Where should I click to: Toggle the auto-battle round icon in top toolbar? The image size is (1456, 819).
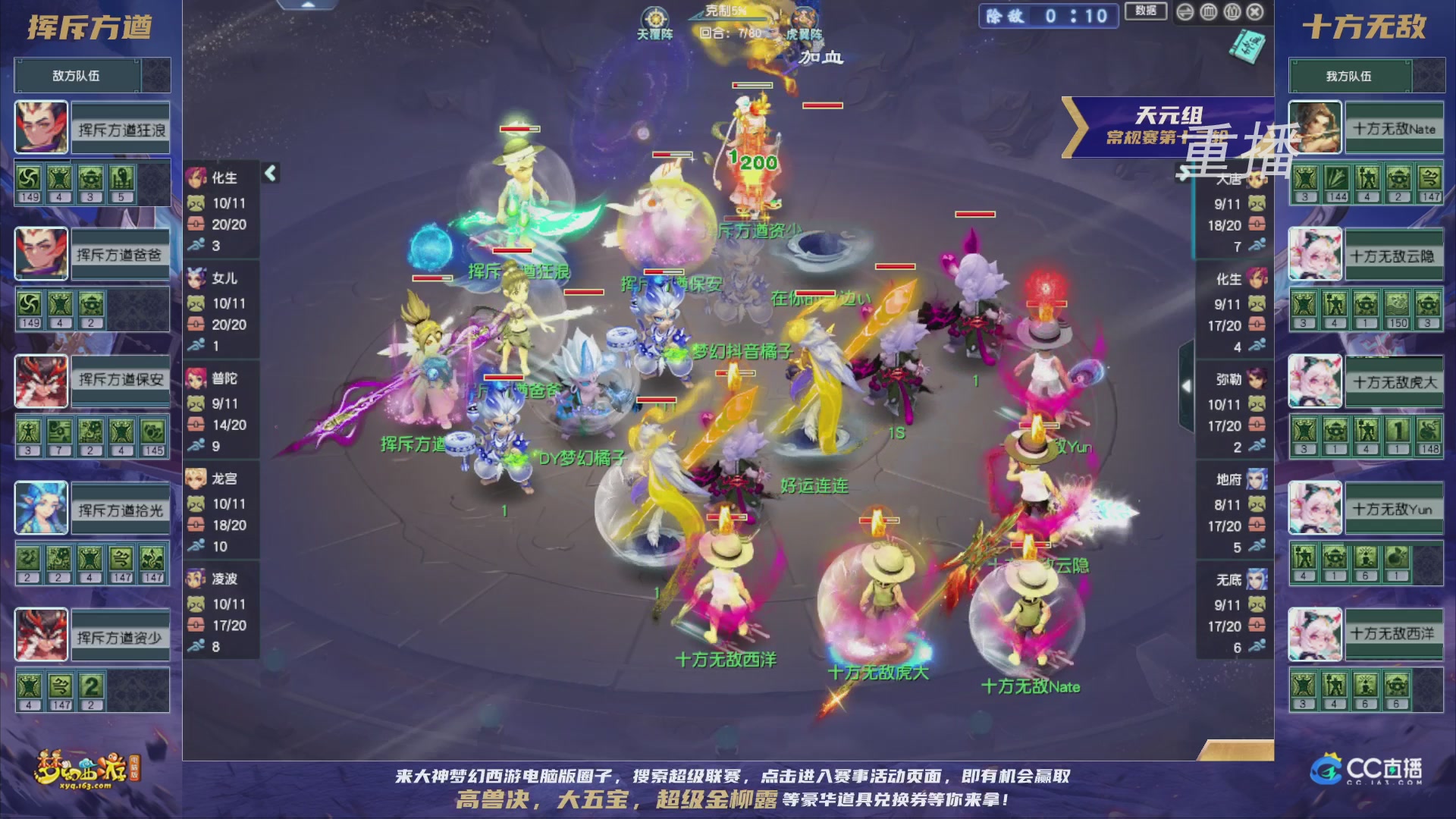1209,13
